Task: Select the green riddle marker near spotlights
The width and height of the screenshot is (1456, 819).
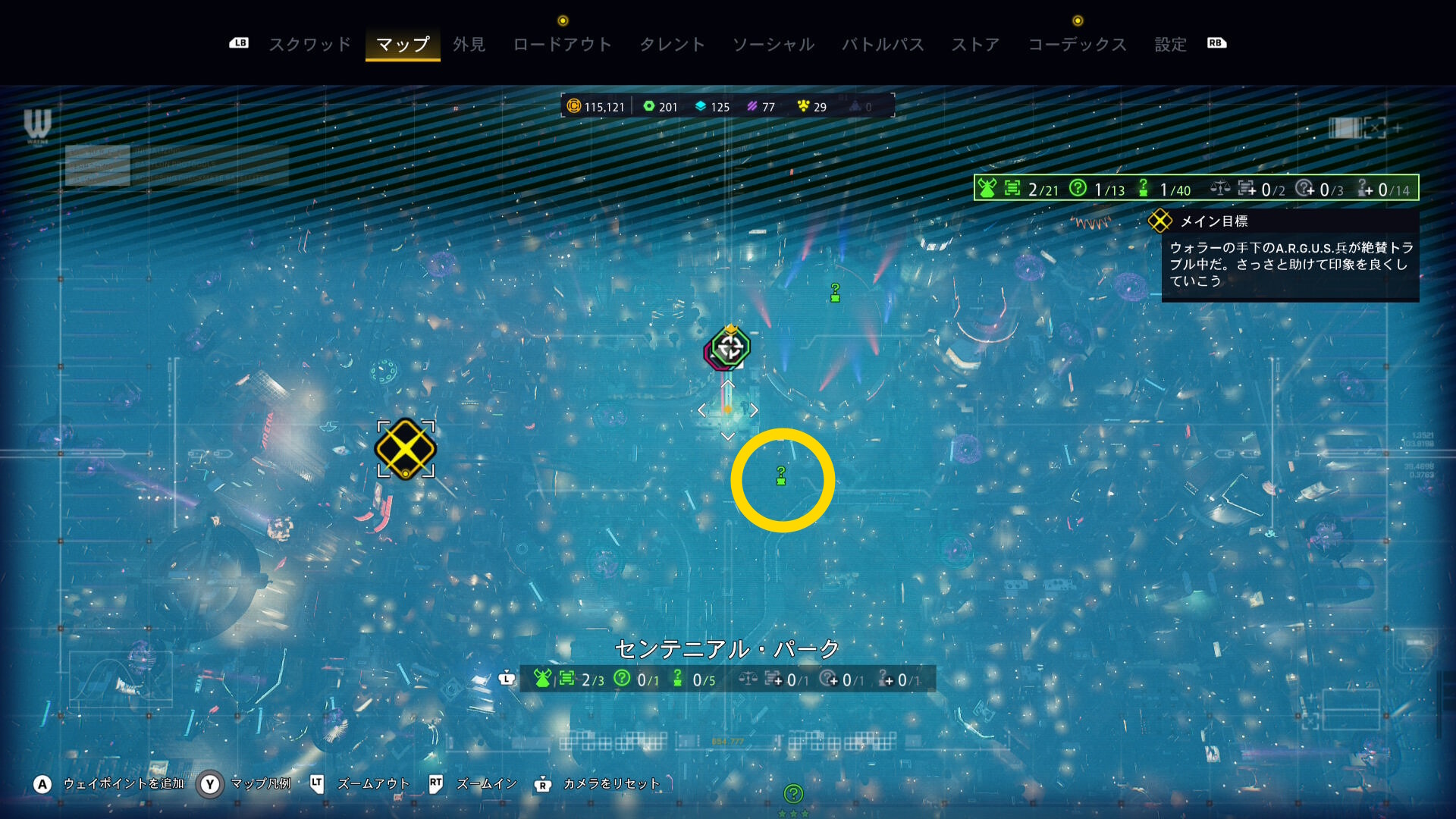Action: click(x=835, y=293)
